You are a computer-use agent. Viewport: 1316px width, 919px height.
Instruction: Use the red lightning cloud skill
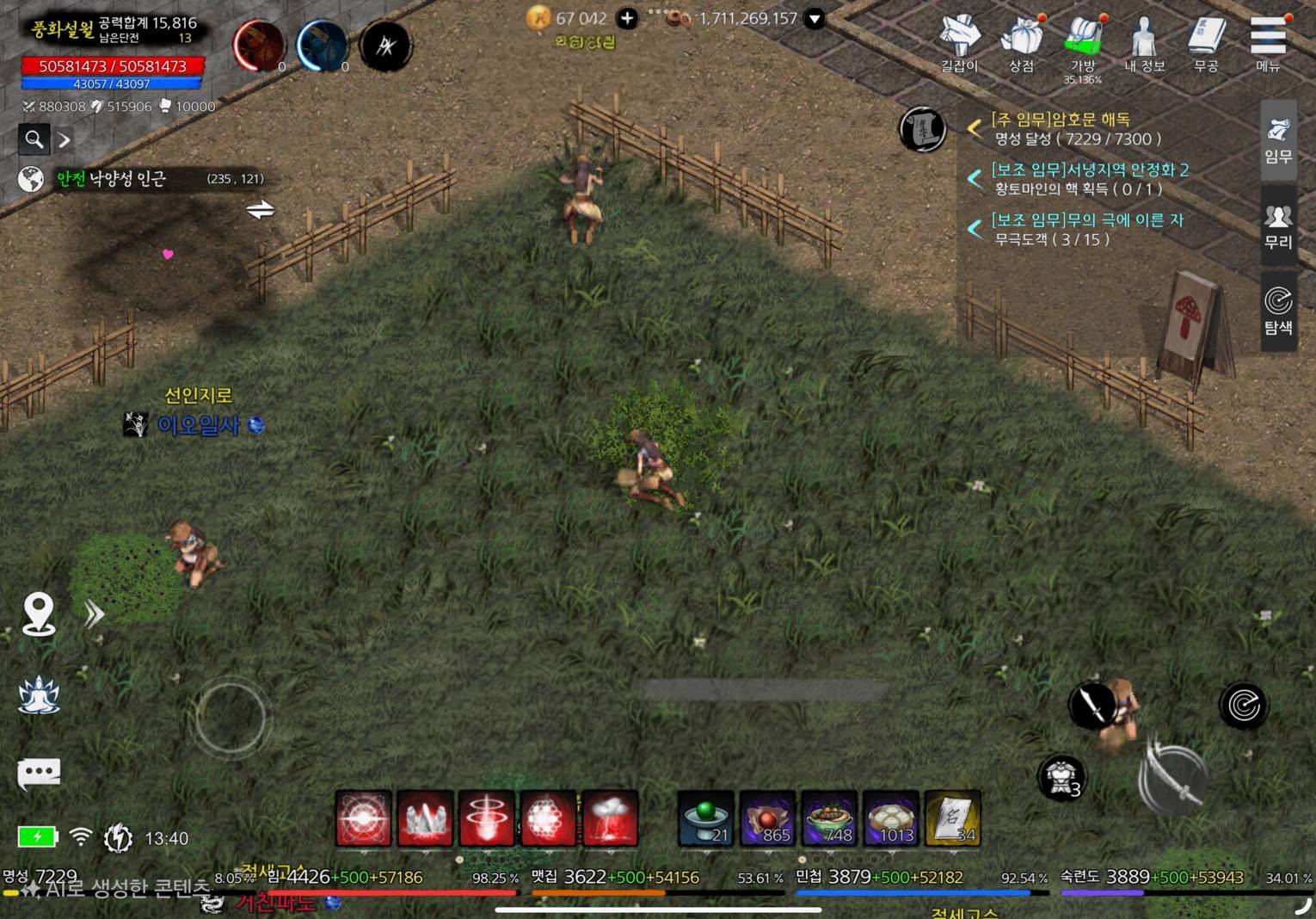coord(610,817)
